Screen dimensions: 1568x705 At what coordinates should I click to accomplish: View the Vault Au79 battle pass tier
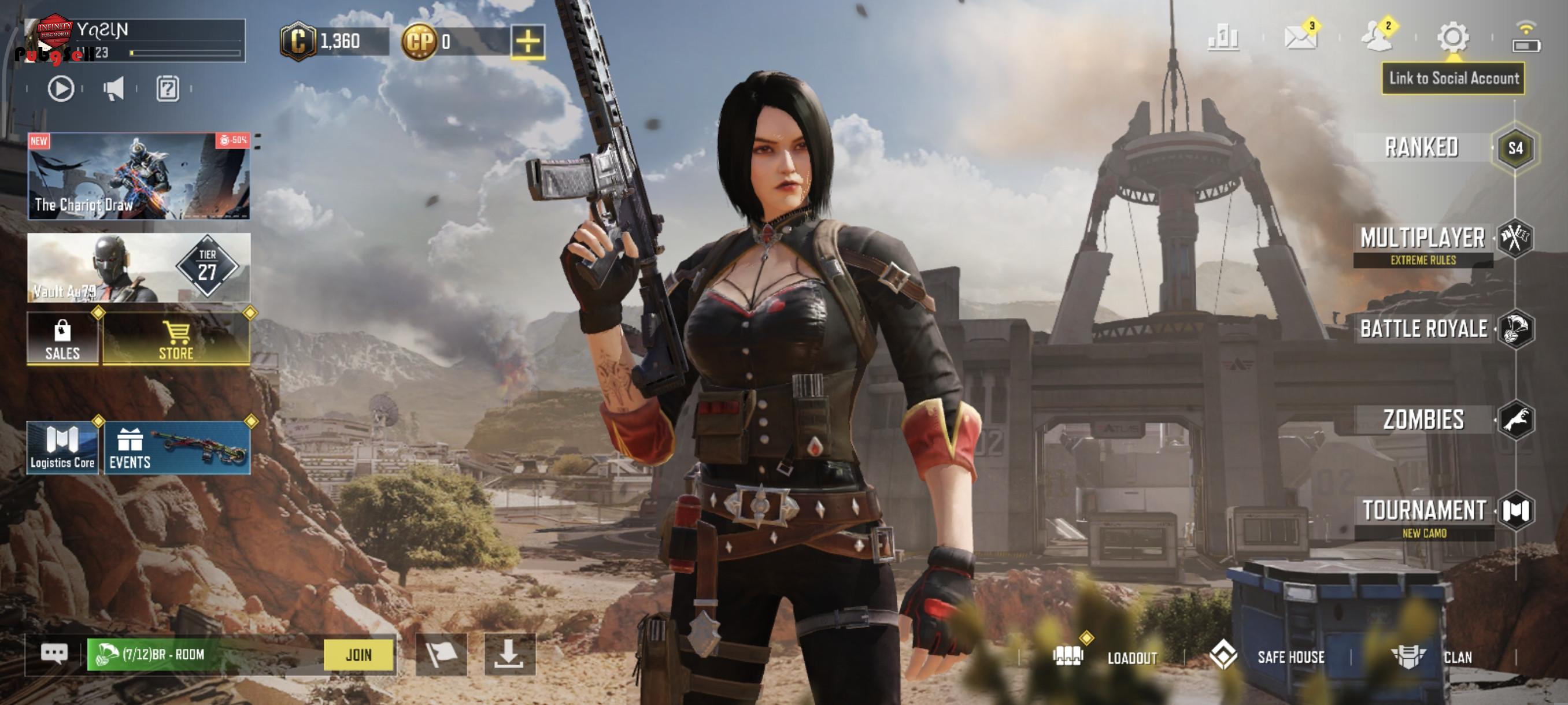pyautogui.click(x=139, y=268)
